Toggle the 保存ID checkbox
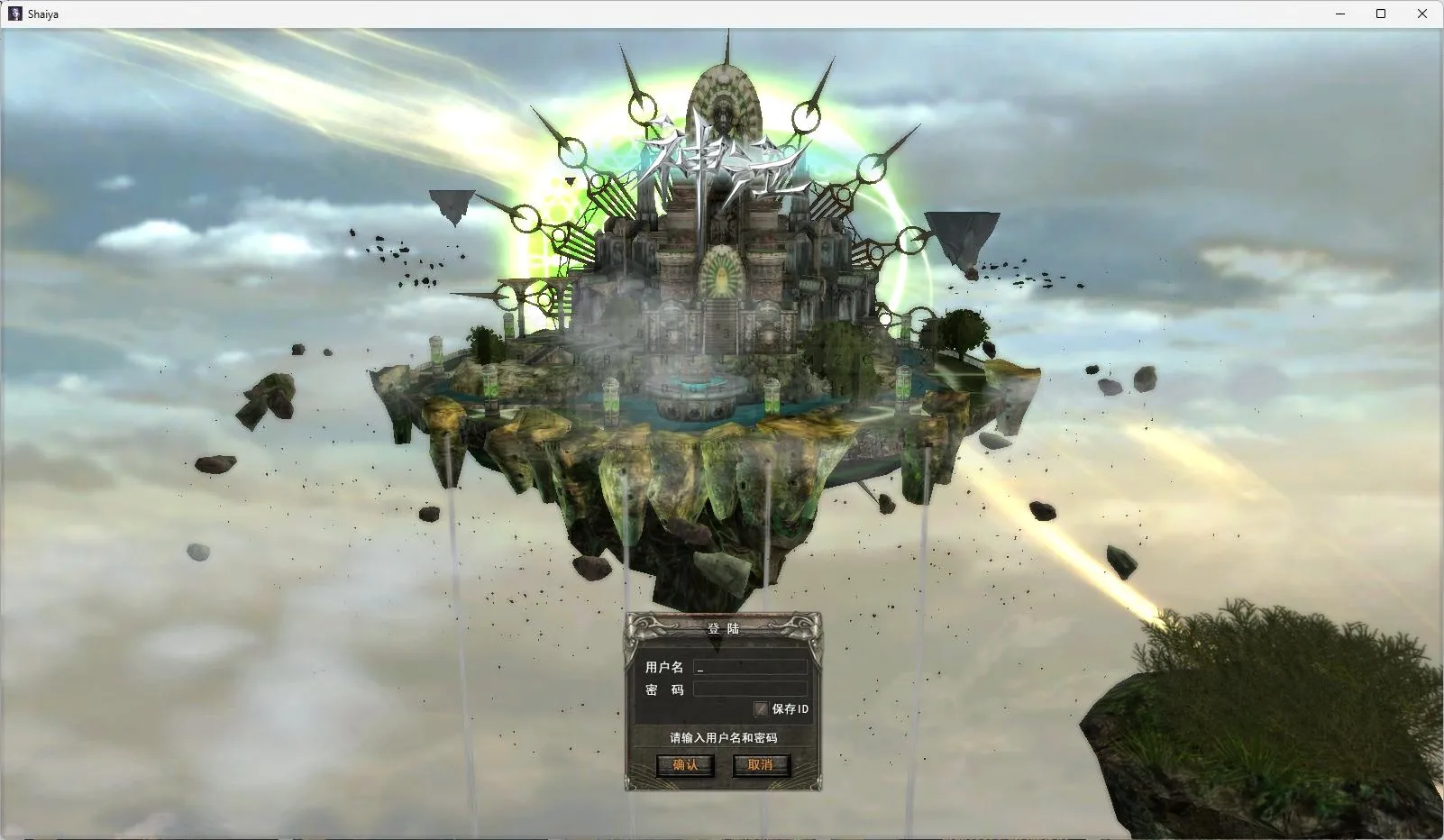Screen dimensions: 1444x840 (x=762, y=709)
